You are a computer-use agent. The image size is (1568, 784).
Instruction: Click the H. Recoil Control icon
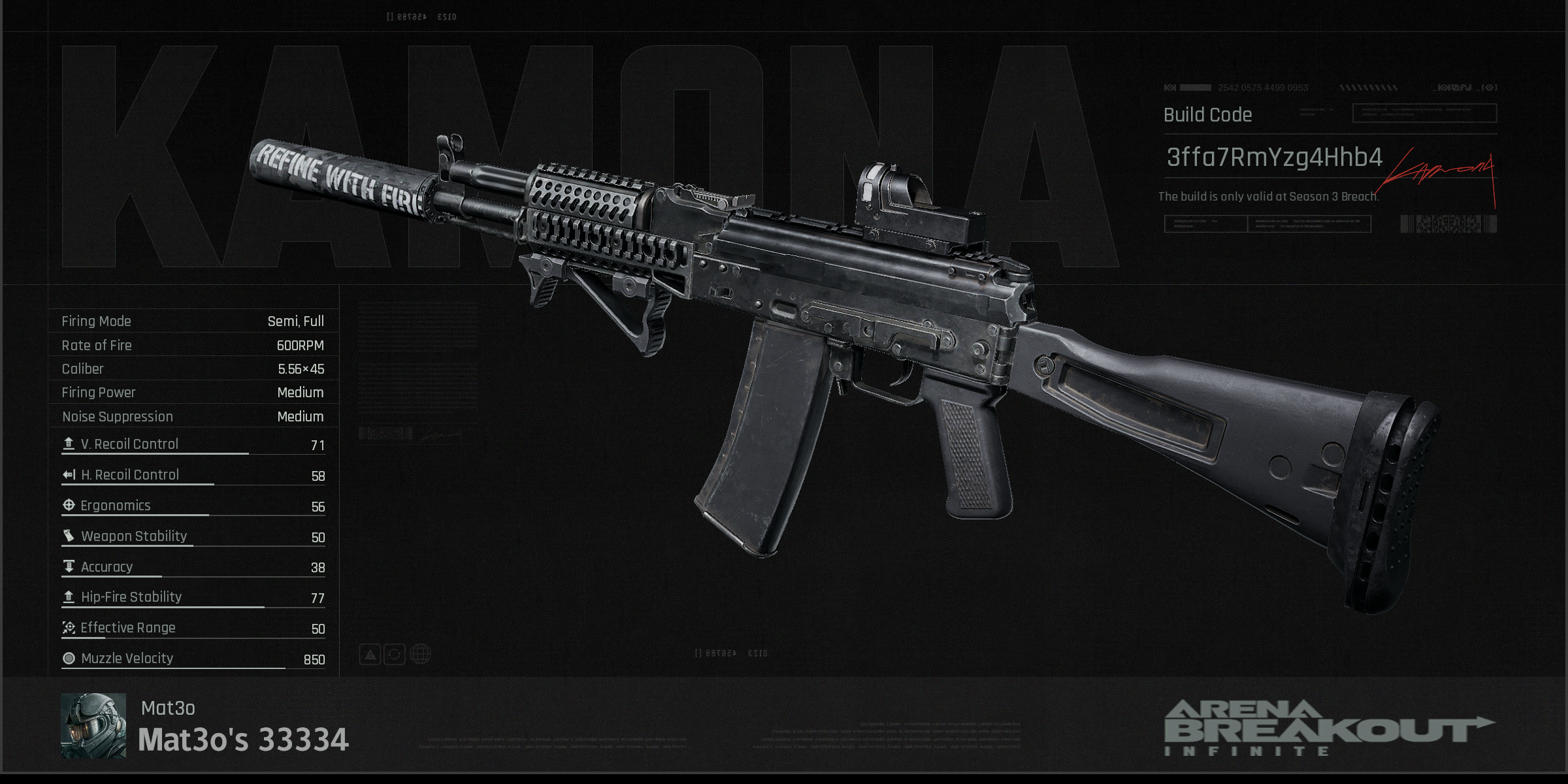coord(67,474)
